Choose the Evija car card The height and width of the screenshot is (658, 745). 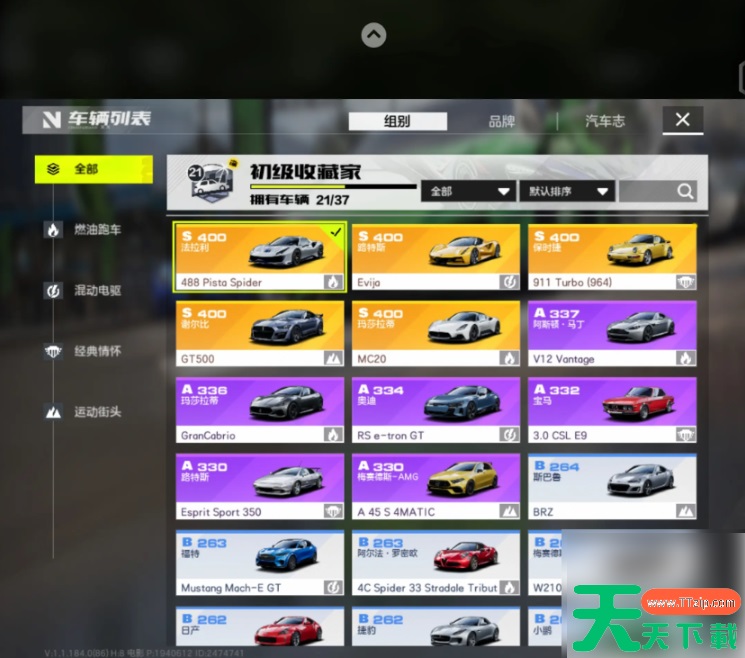click(x=435, y=257)
